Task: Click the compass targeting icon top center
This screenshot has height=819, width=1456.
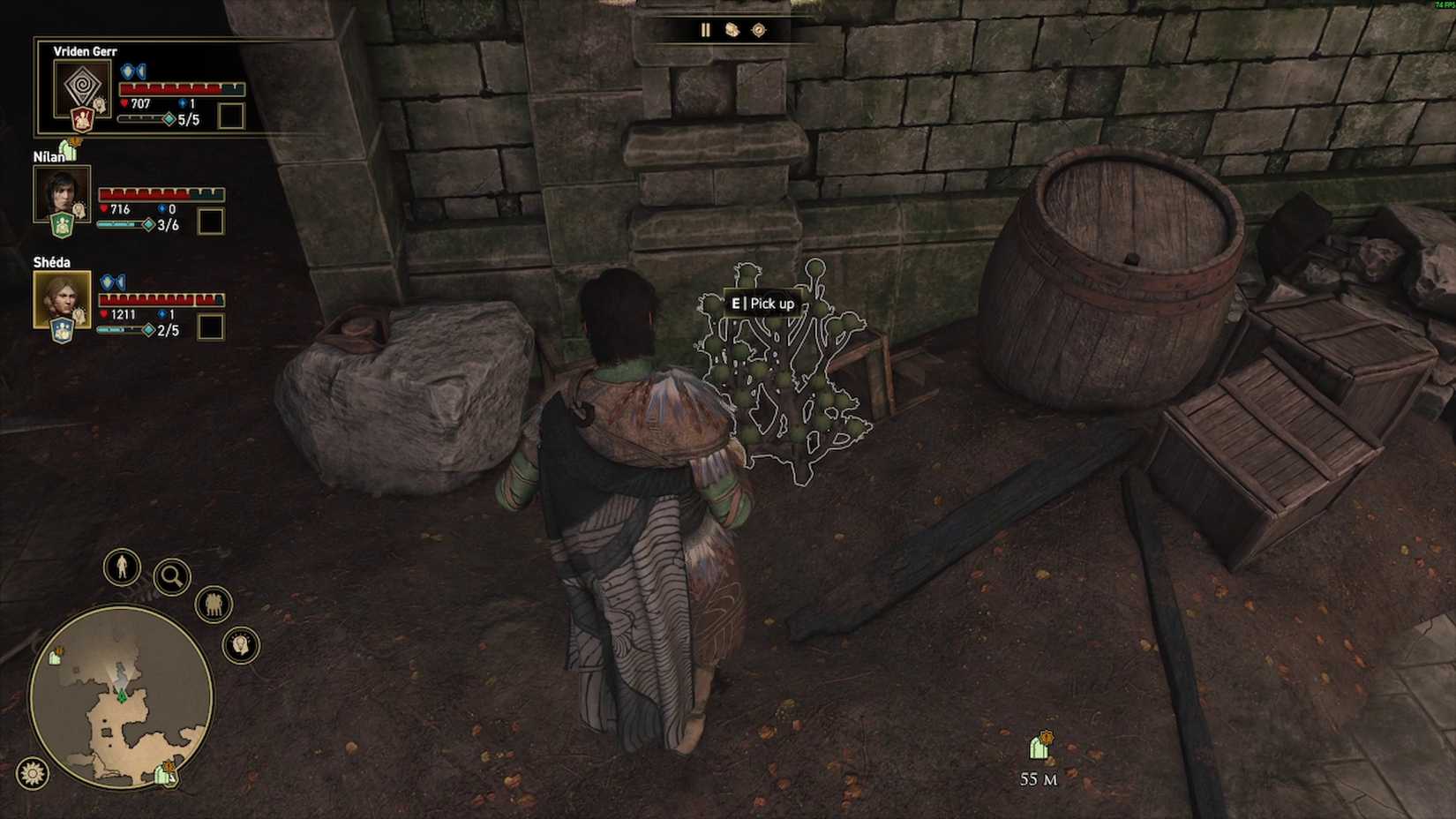Action: (x=759, y=30)
